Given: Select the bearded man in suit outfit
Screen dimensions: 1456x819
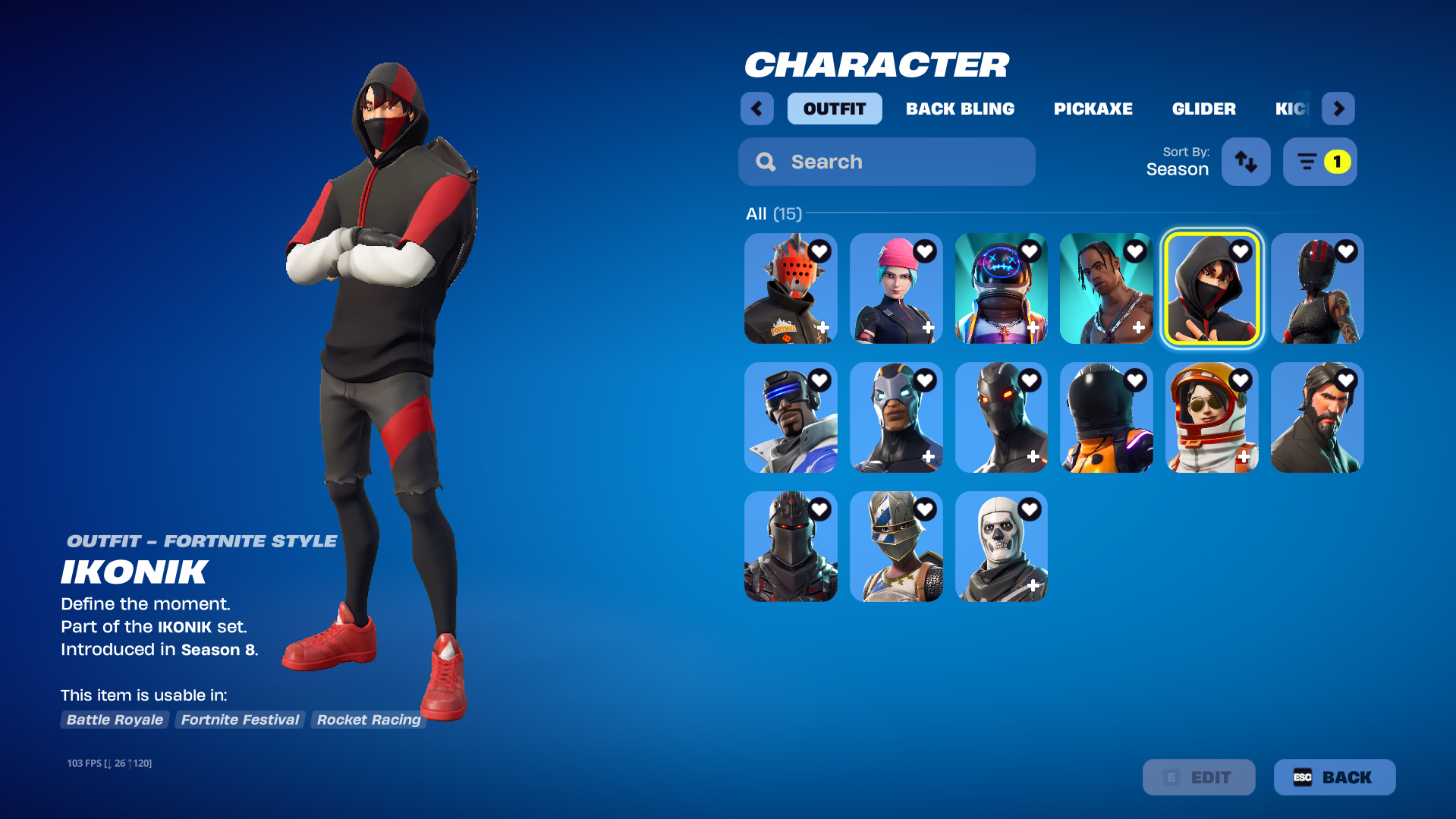Looking at the screenshot, I should click(1316, 417).
